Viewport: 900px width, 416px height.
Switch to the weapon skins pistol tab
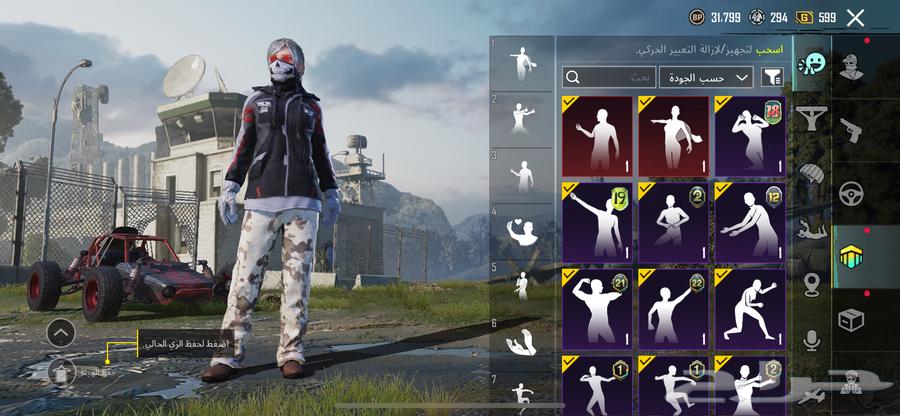click(x=852, y=129)
